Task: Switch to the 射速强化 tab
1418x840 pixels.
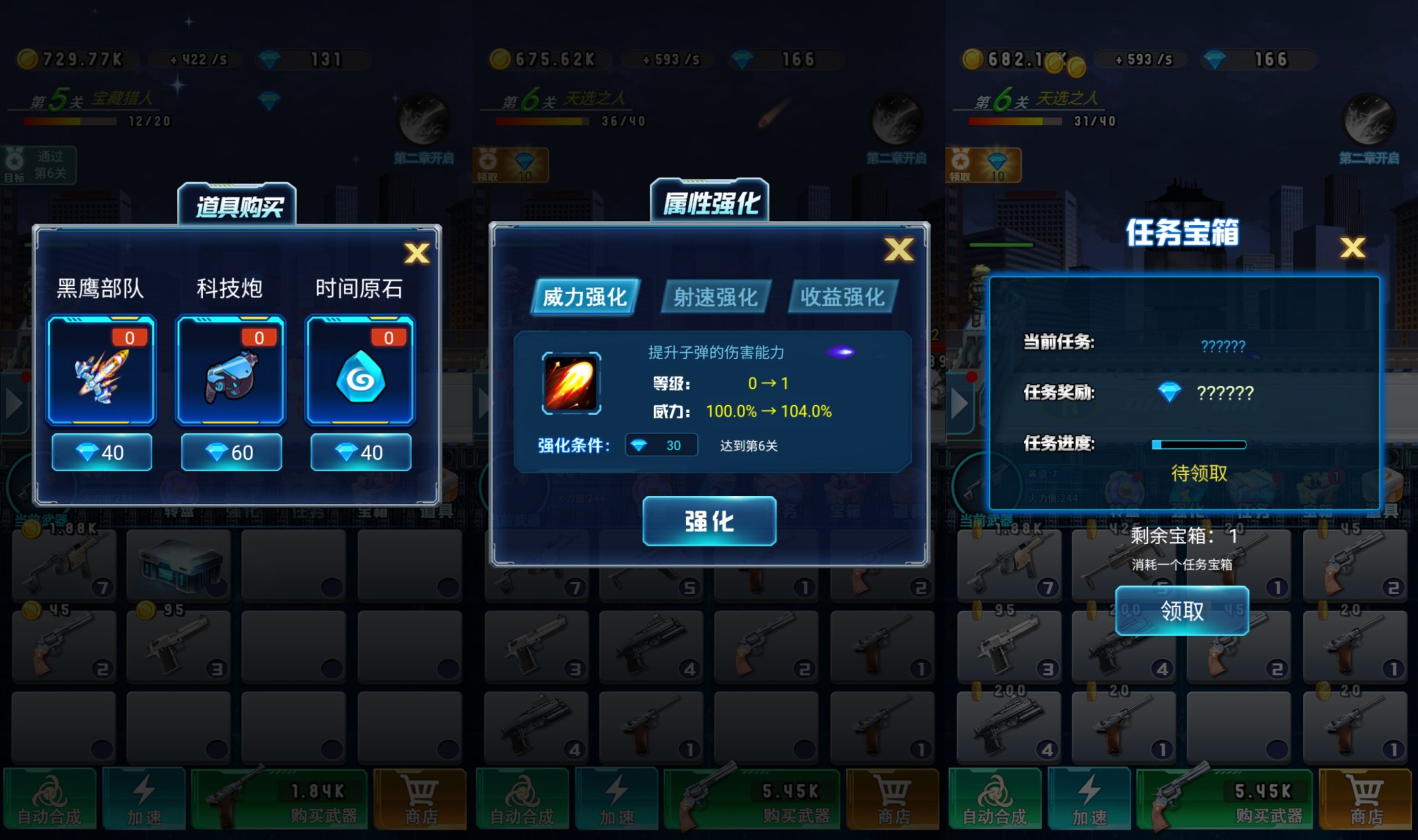Action: [x=716, y=297]
